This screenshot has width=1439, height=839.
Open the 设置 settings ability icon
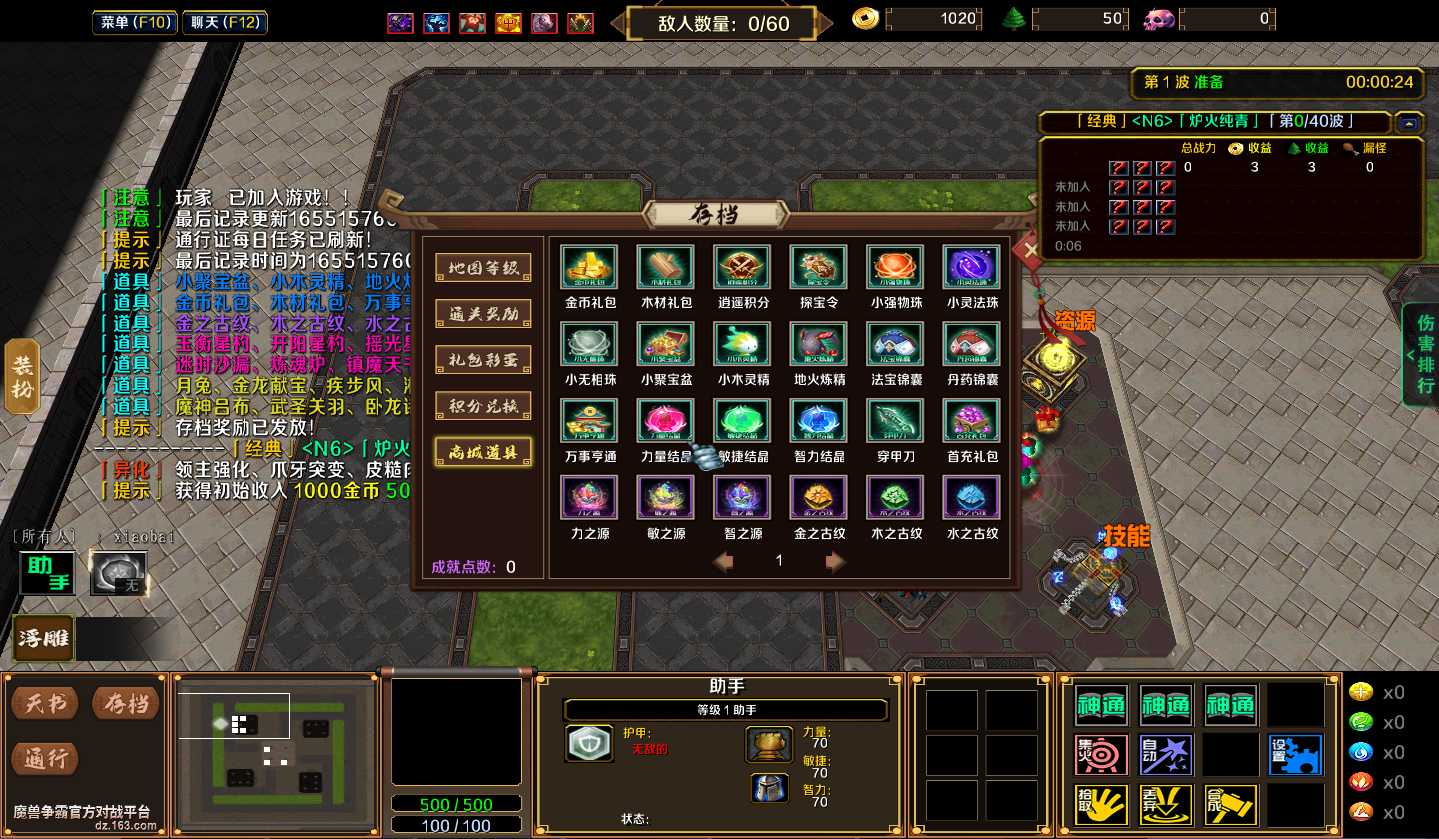click(1295, 755)
